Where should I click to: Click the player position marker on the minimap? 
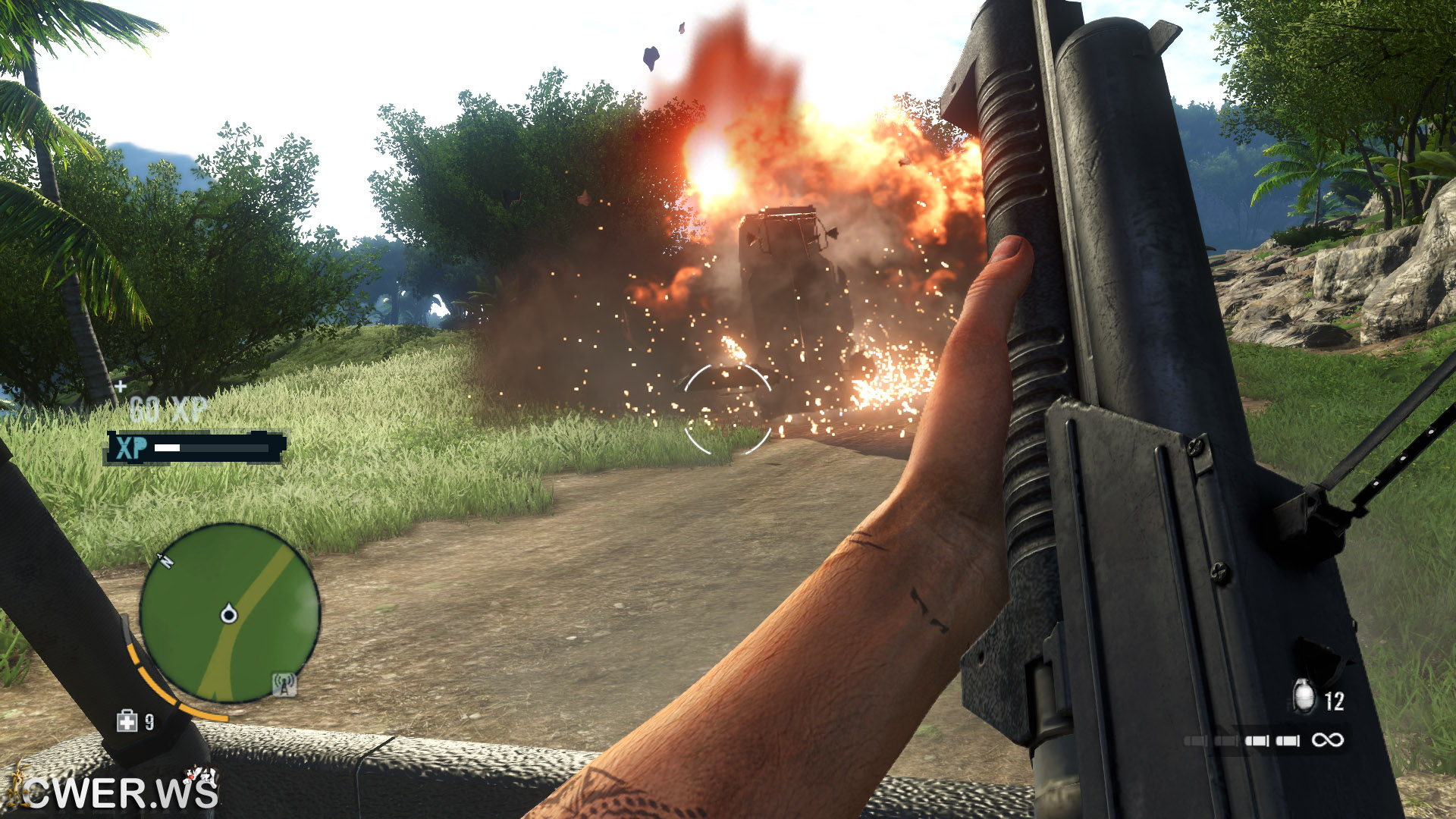pyautogui.click(x=228, y=614)
